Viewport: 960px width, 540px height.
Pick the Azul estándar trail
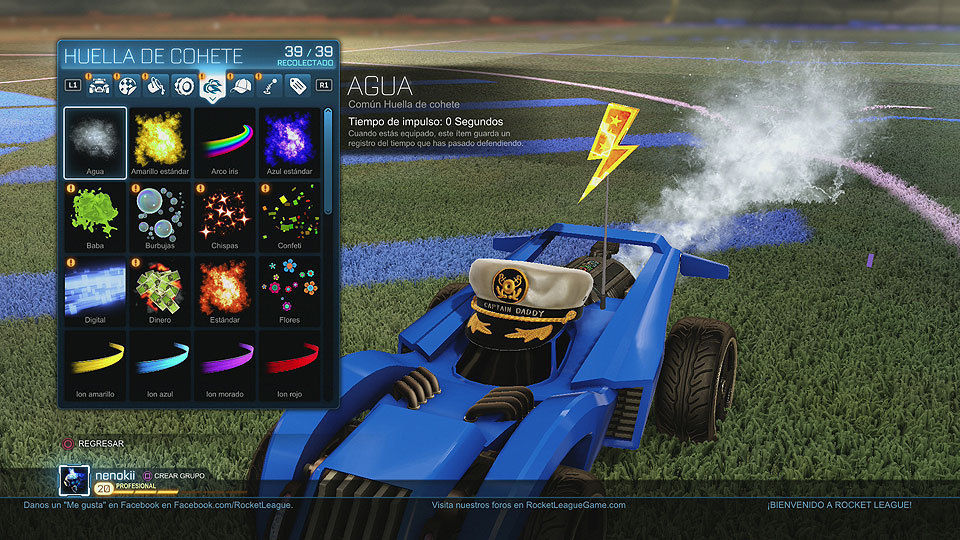click(289, 141)
